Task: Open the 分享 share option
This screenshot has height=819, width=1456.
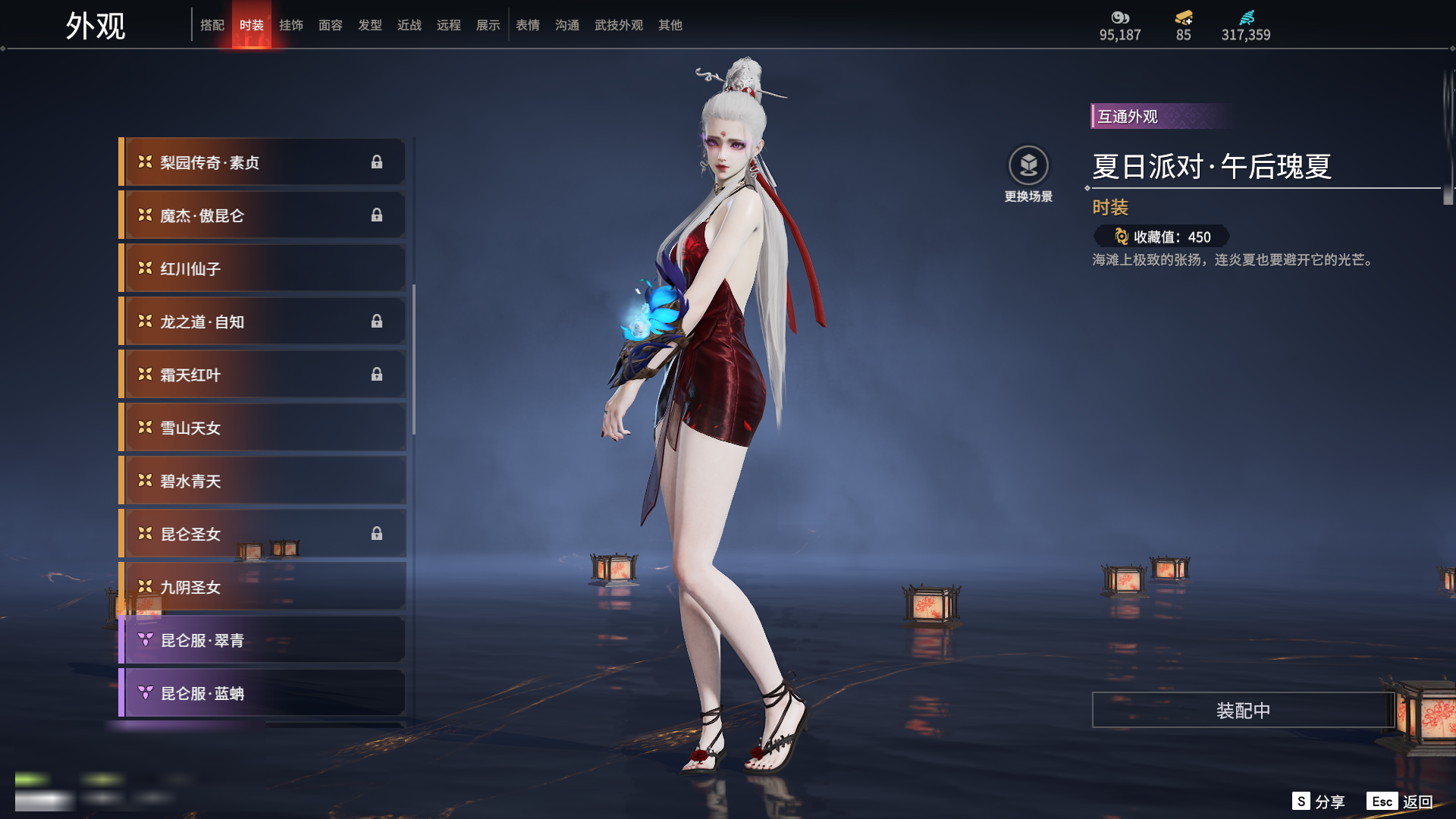Action: (1319, 802)
